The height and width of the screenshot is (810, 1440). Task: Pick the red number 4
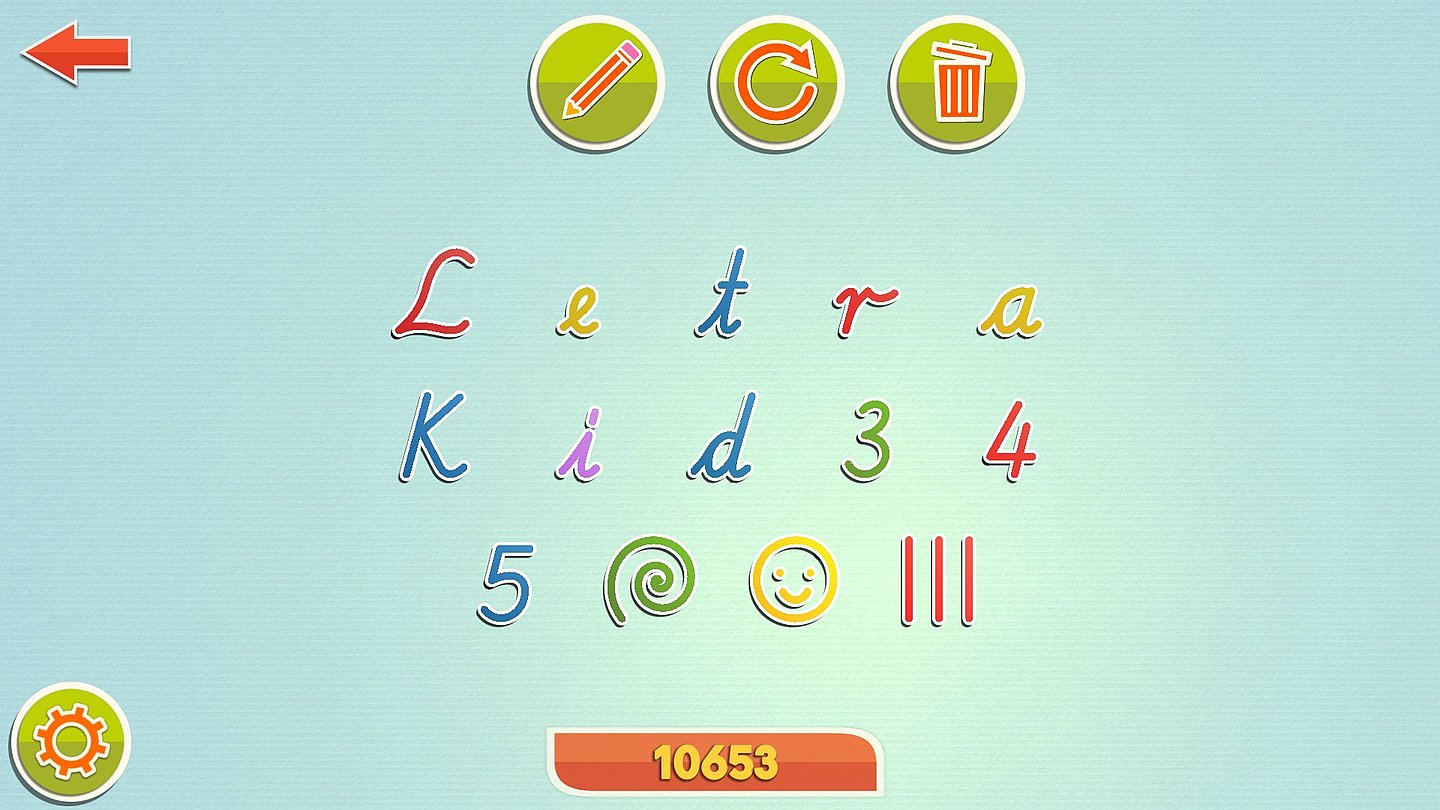point(1010,440)
